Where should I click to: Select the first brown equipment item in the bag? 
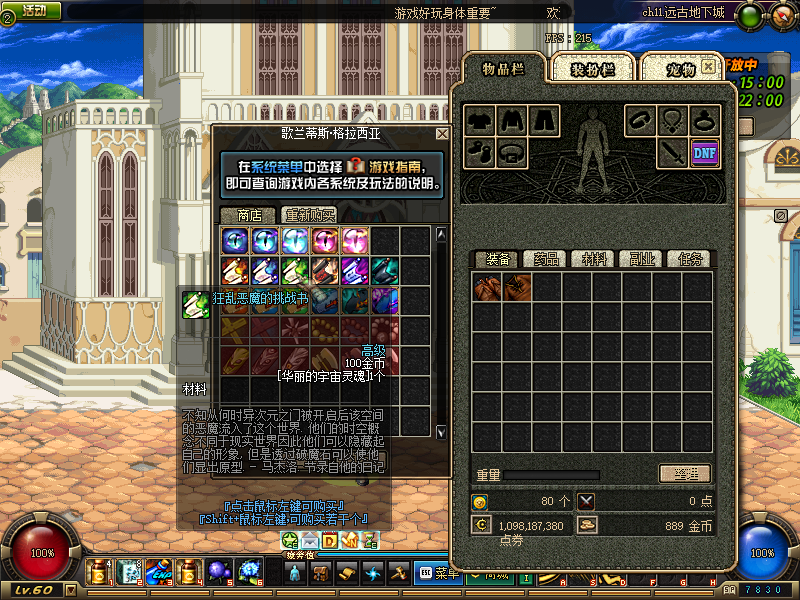pos(487,287)
